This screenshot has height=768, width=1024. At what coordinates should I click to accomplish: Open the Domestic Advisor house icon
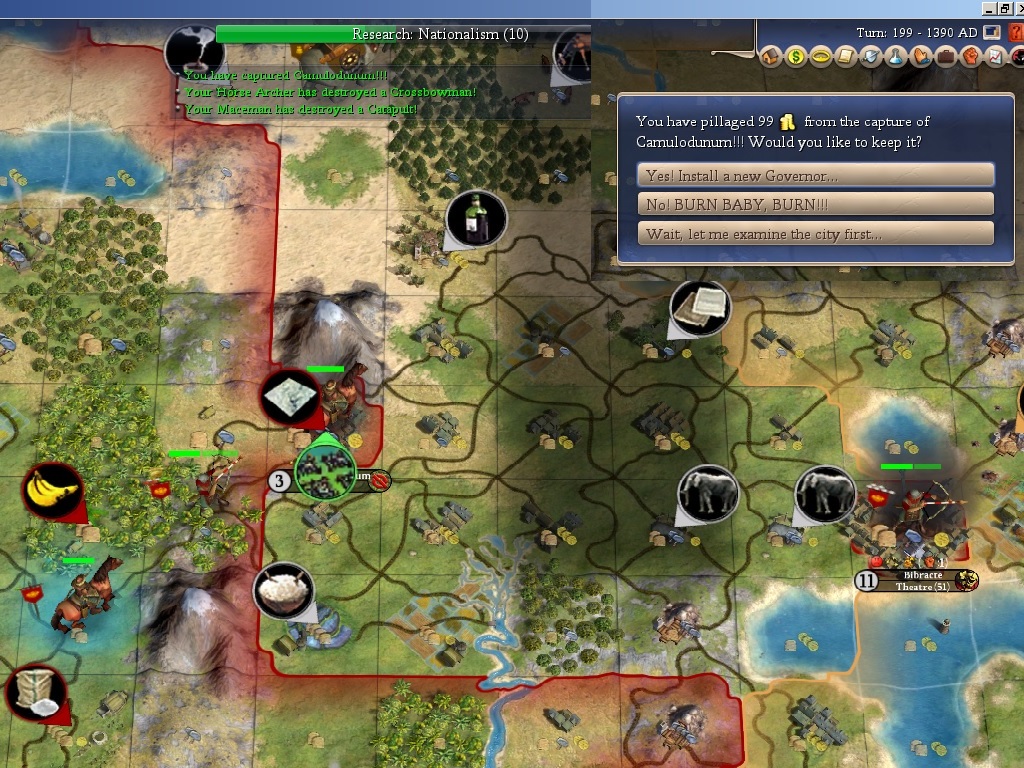(771, 57)
